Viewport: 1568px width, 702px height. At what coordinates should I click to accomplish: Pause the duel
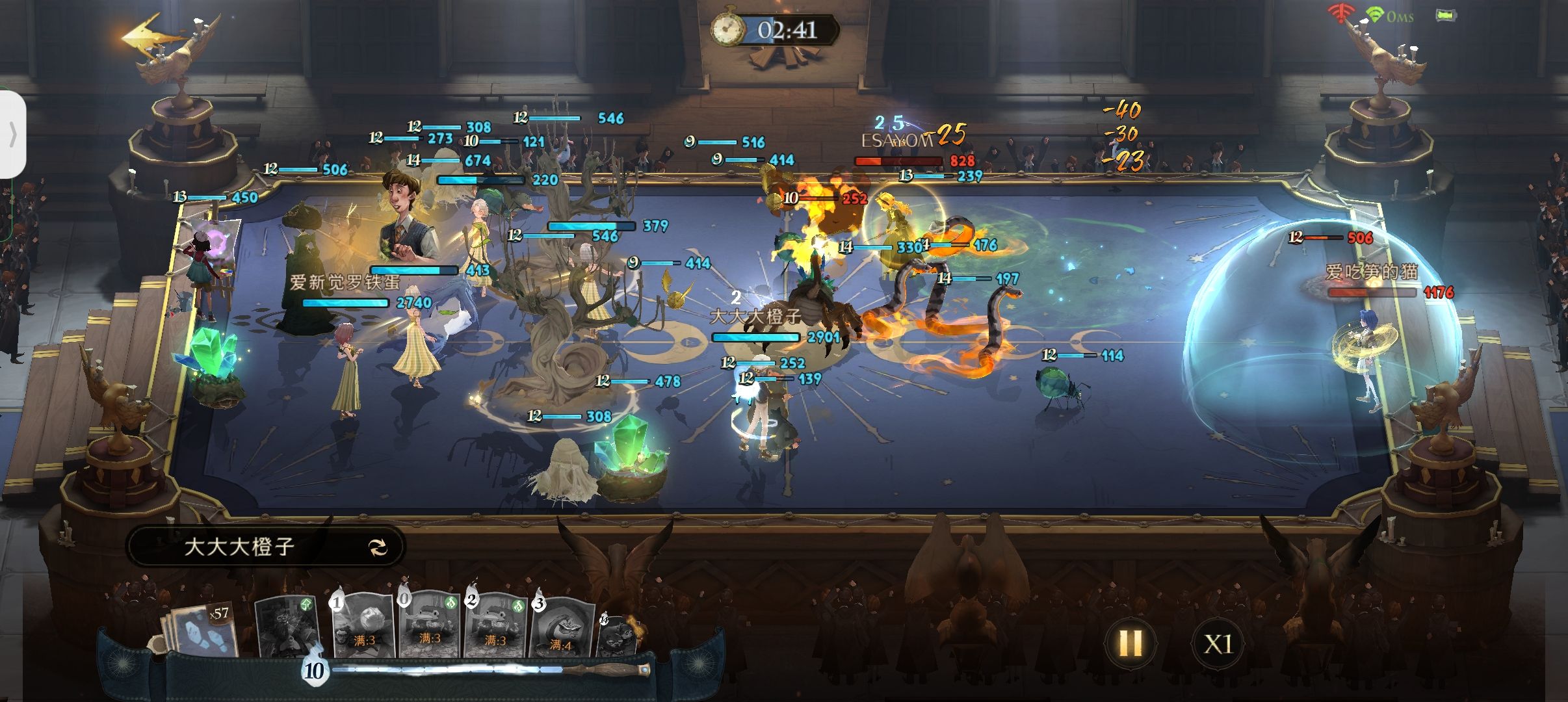point(1130,643)
